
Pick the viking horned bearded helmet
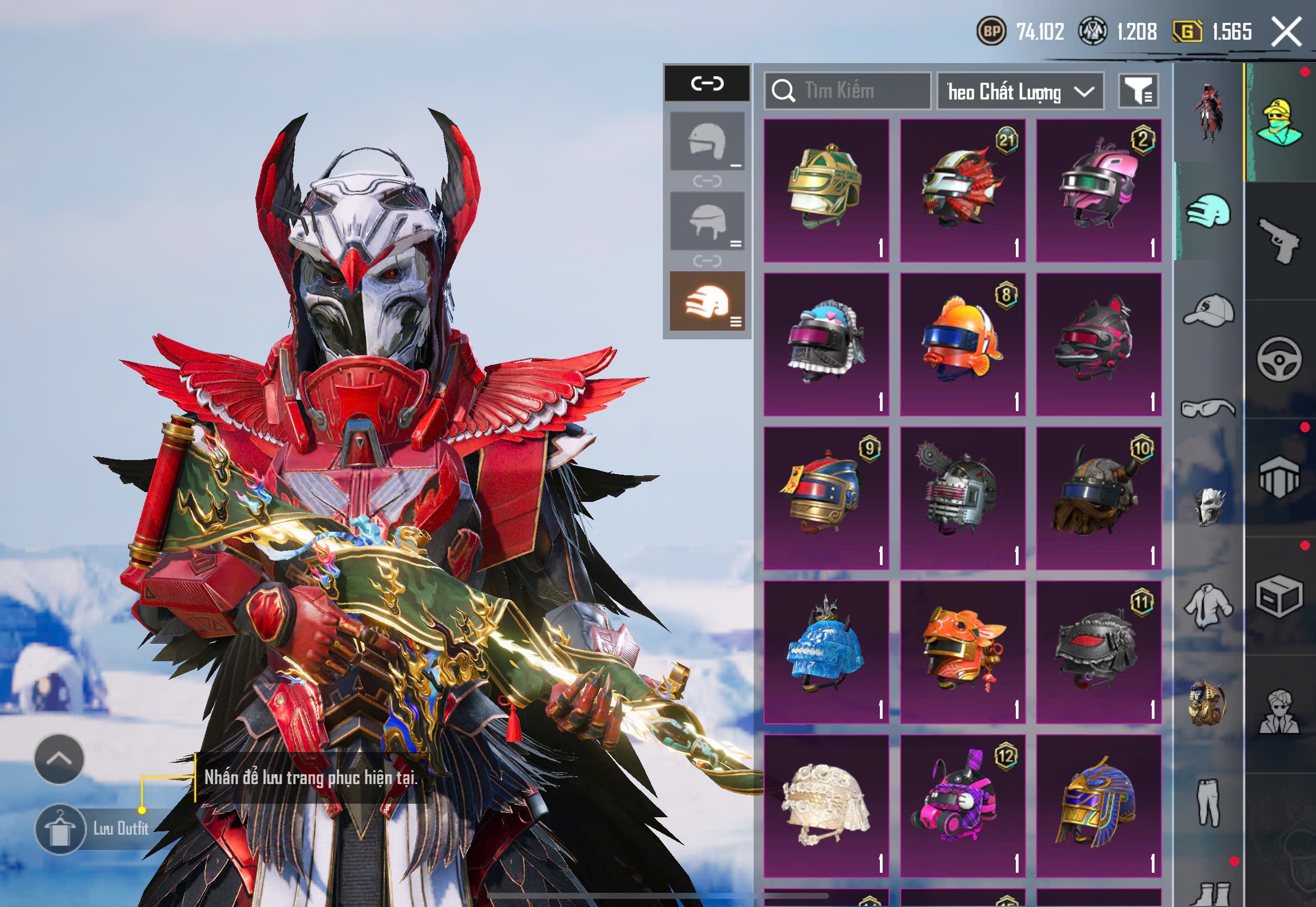point(1098,499)
